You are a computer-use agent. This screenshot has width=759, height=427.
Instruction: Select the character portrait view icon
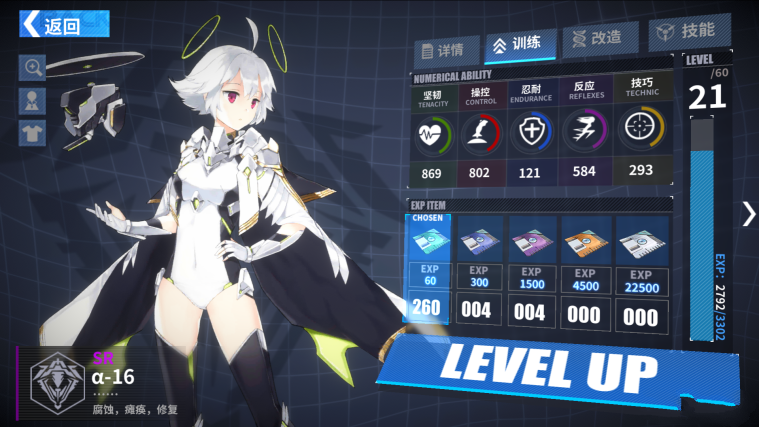pyautogui.click(x=33, y=100)
